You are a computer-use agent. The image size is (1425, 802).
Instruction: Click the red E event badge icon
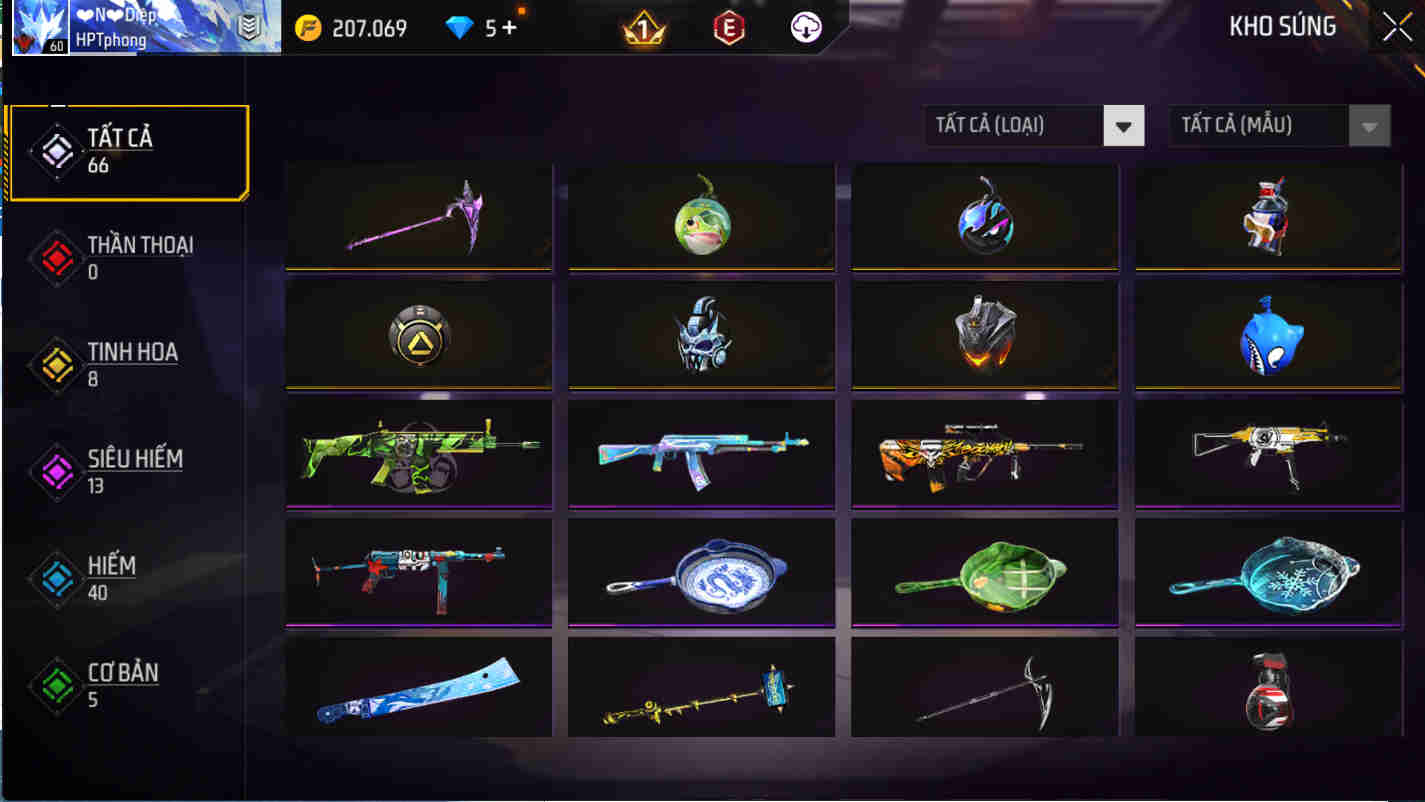[730, 26]
